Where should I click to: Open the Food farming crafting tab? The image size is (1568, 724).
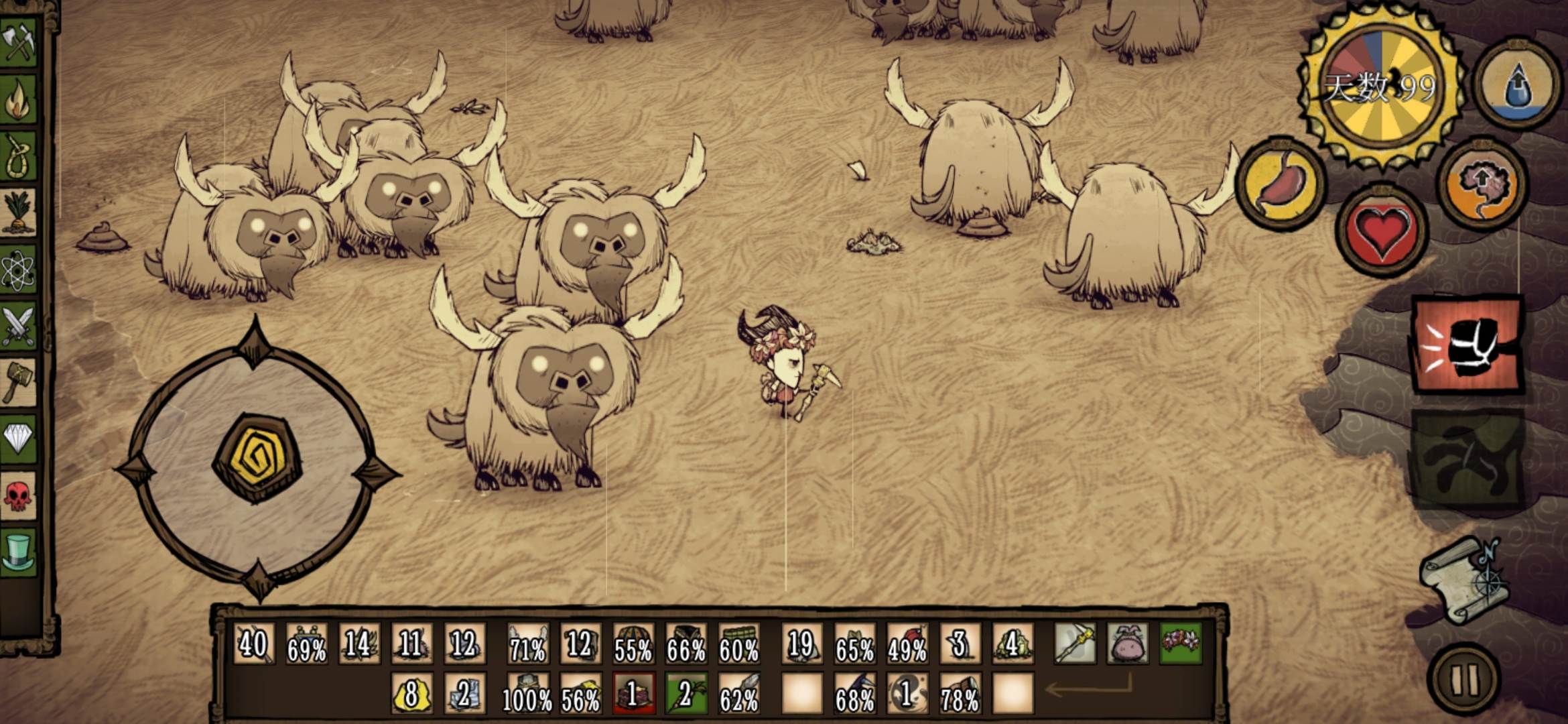coord(19,213)
